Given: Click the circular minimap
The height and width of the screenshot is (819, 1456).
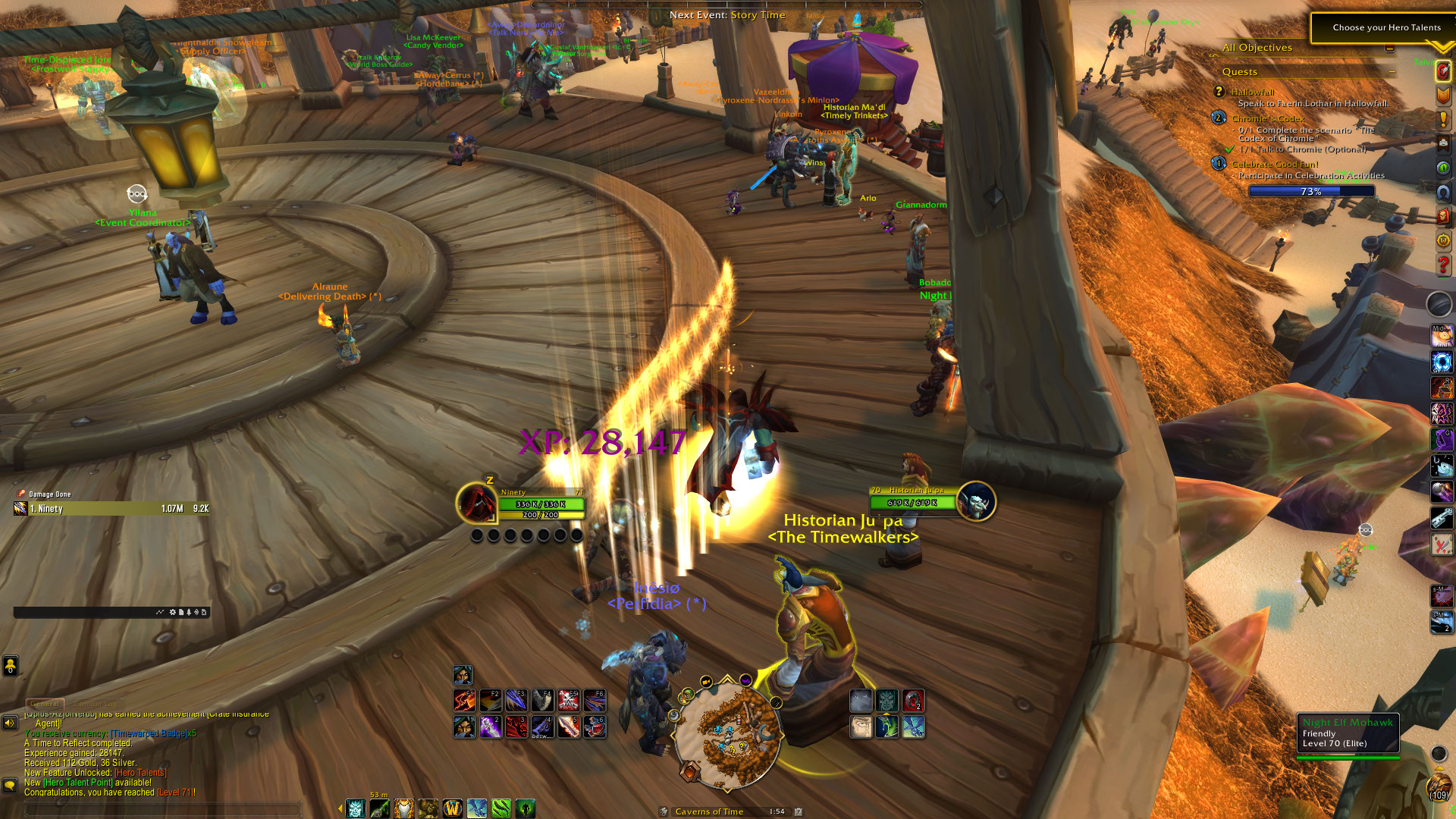Looking at the screenshot, I should point(726,734).
